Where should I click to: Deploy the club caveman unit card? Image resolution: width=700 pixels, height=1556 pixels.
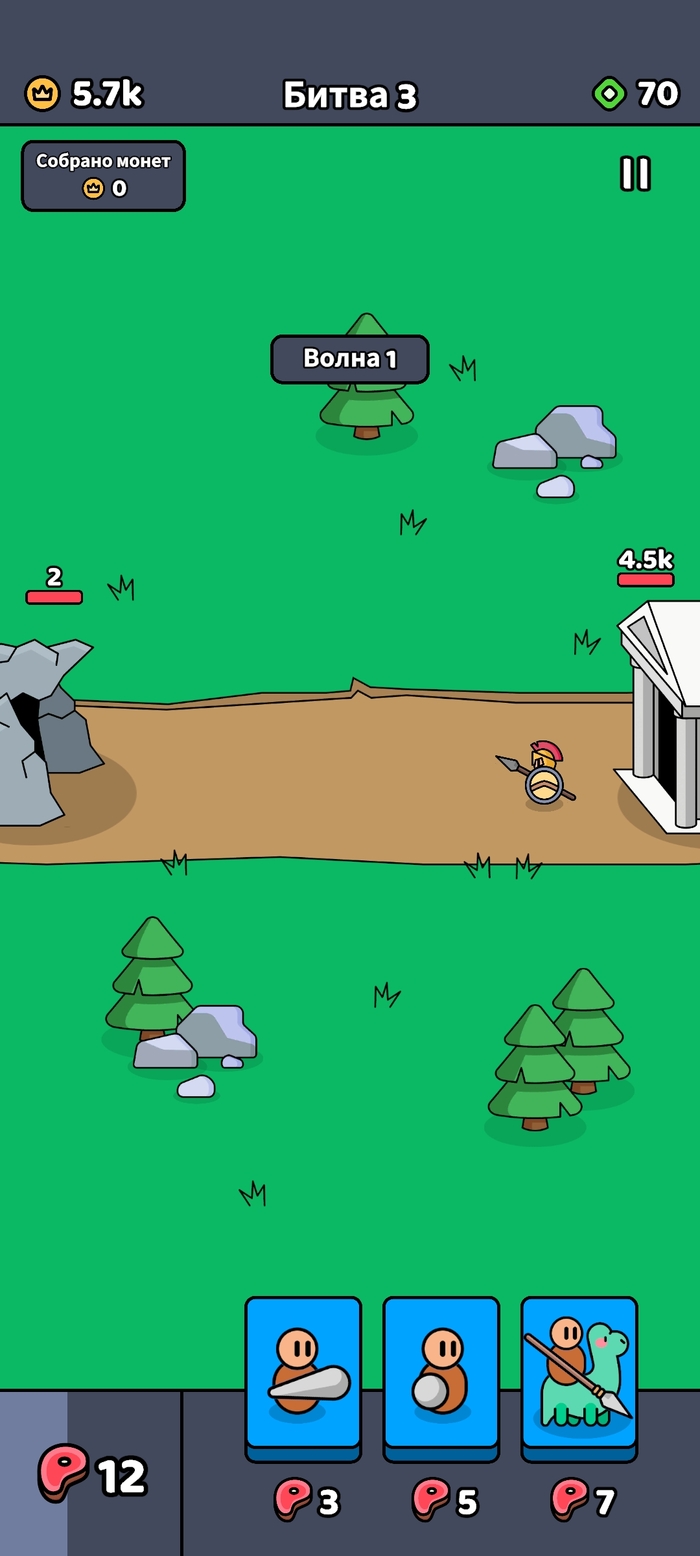tap(303, 1374)
